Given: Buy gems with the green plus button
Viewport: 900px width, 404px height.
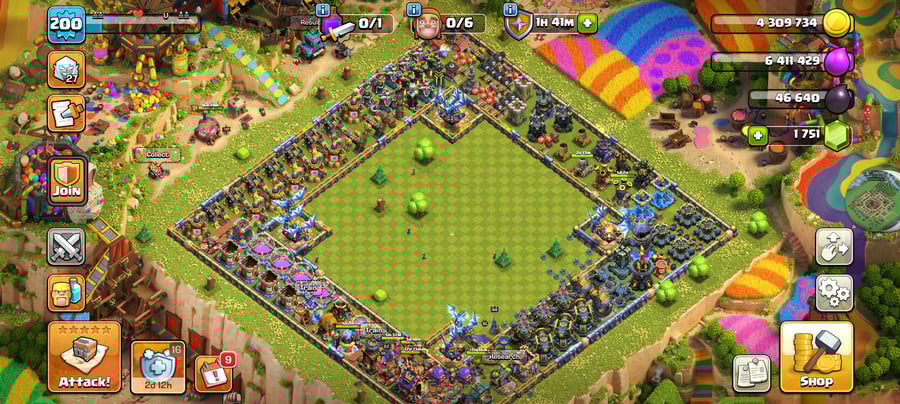Looking at the screenshot, I should tap(759, 134).
